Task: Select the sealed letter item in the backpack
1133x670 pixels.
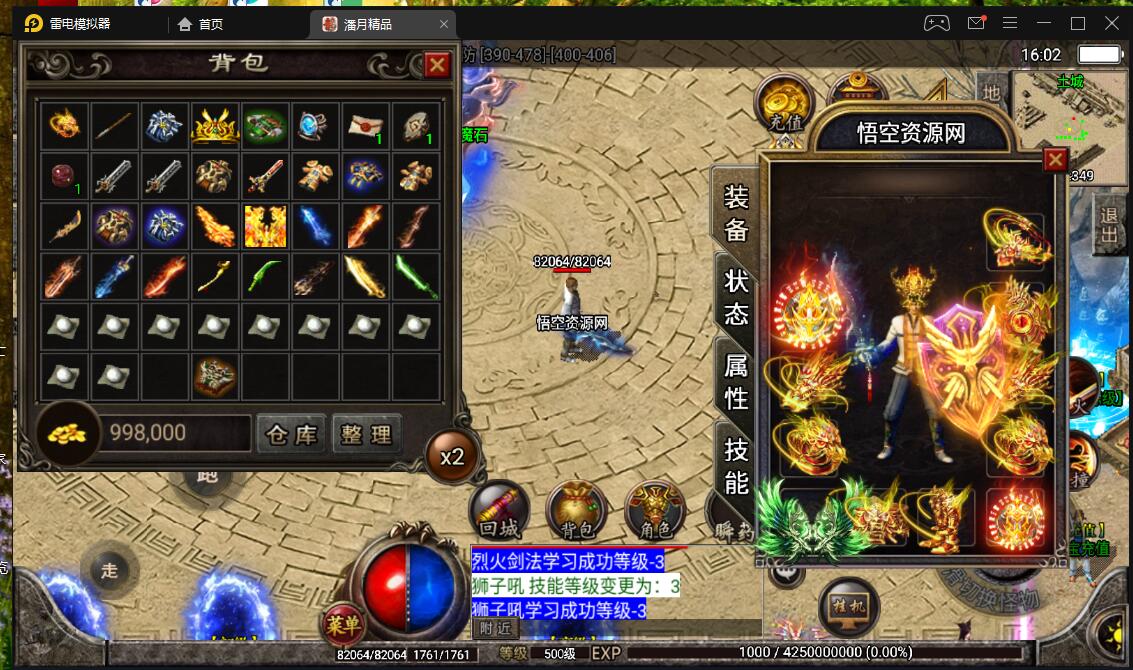Action: pyautogui.click(x=366, y=126)
